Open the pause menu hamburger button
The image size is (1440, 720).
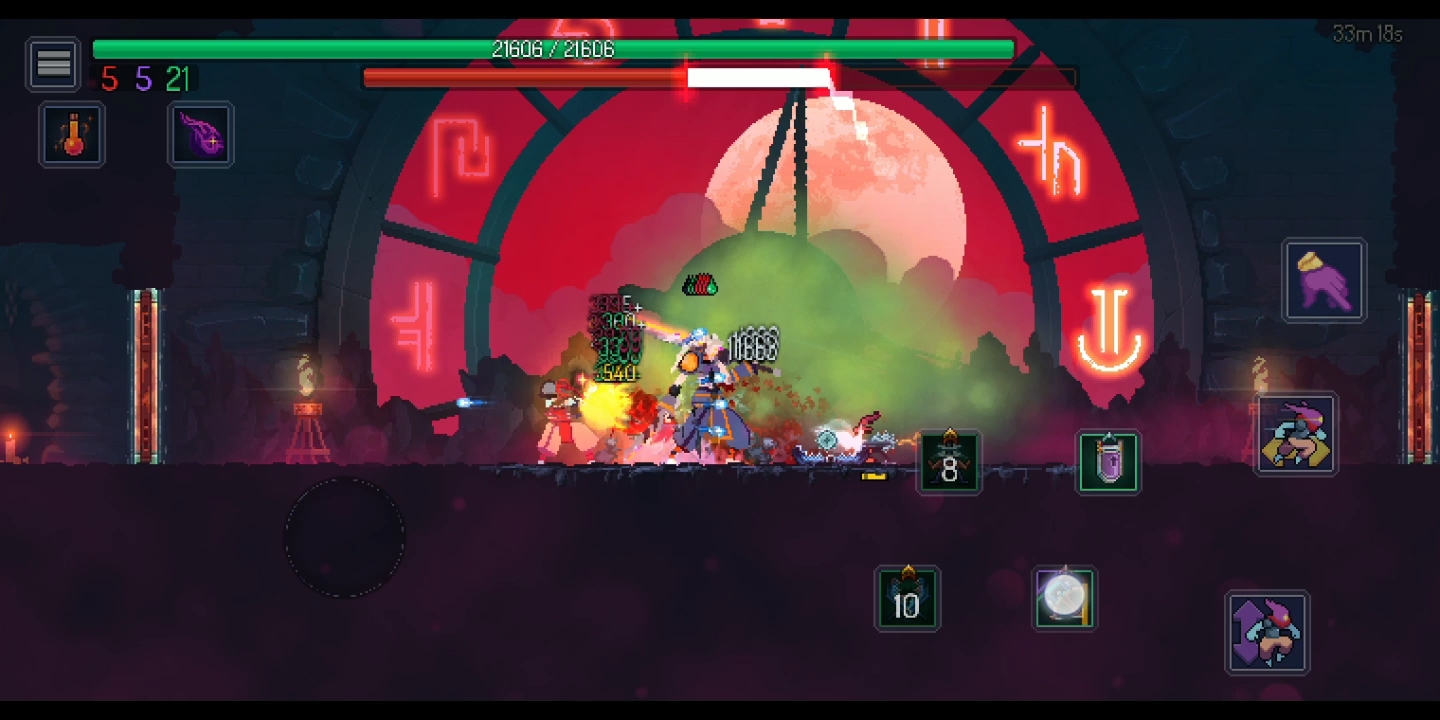point(53,65)
